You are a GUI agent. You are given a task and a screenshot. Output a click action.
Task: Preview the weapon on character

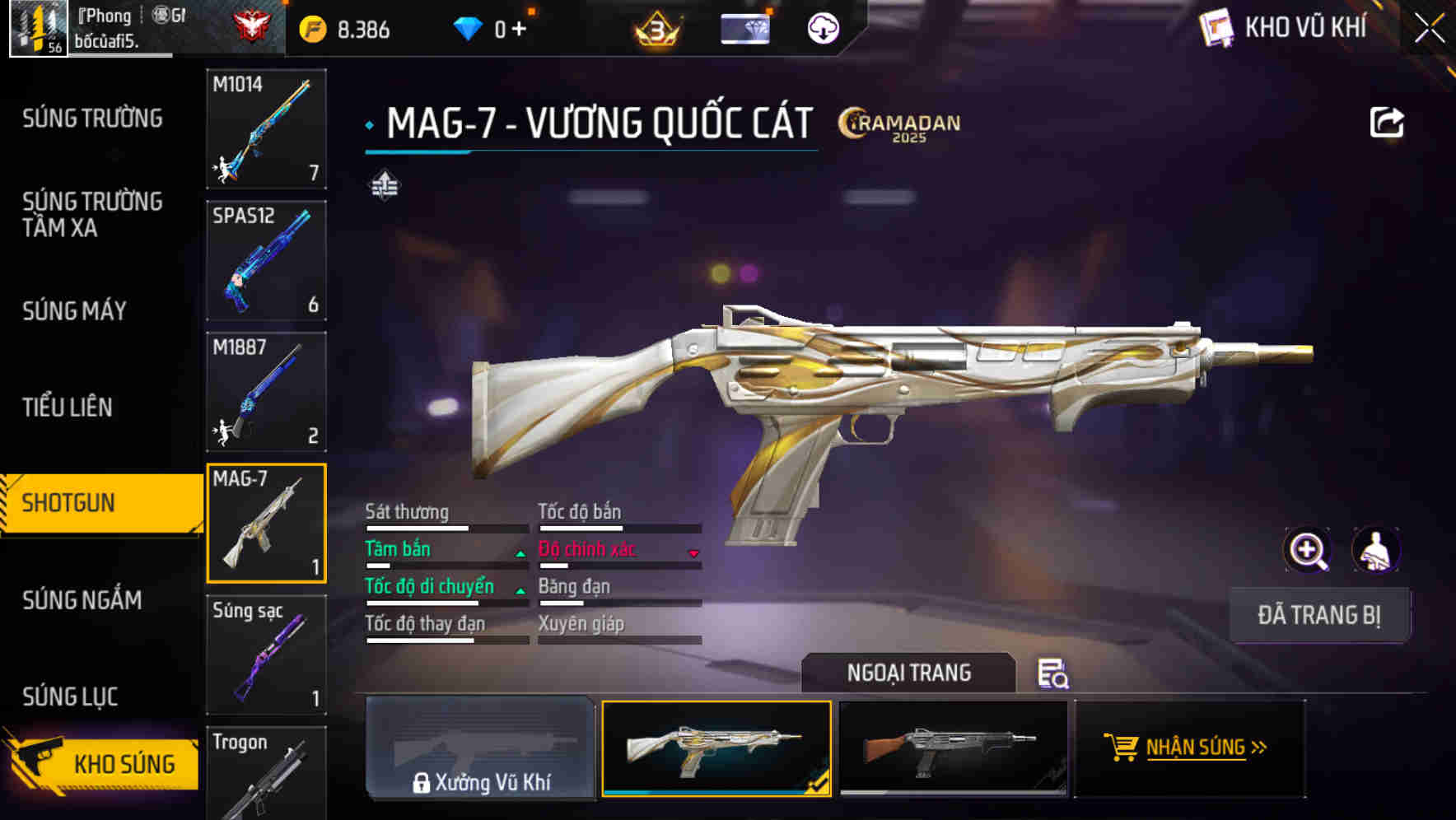1375,550
